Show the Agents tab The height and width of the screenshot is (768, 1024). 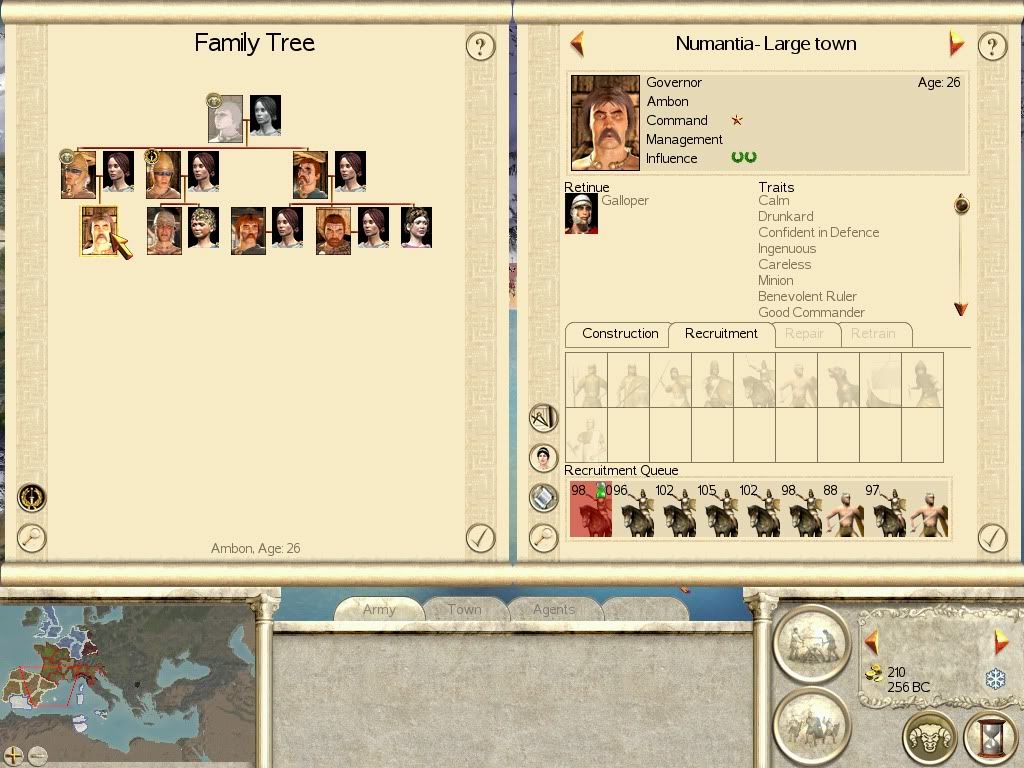[554, 609]
